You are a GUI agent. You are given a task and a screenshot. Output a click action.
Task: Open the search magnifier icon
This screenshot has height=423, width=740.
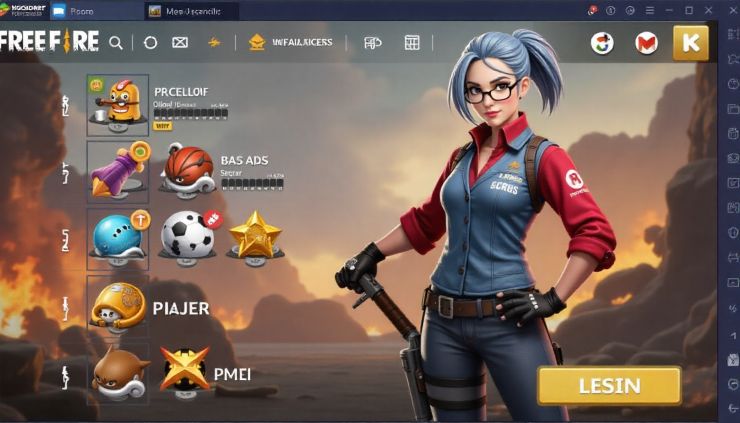pos(116,43)
